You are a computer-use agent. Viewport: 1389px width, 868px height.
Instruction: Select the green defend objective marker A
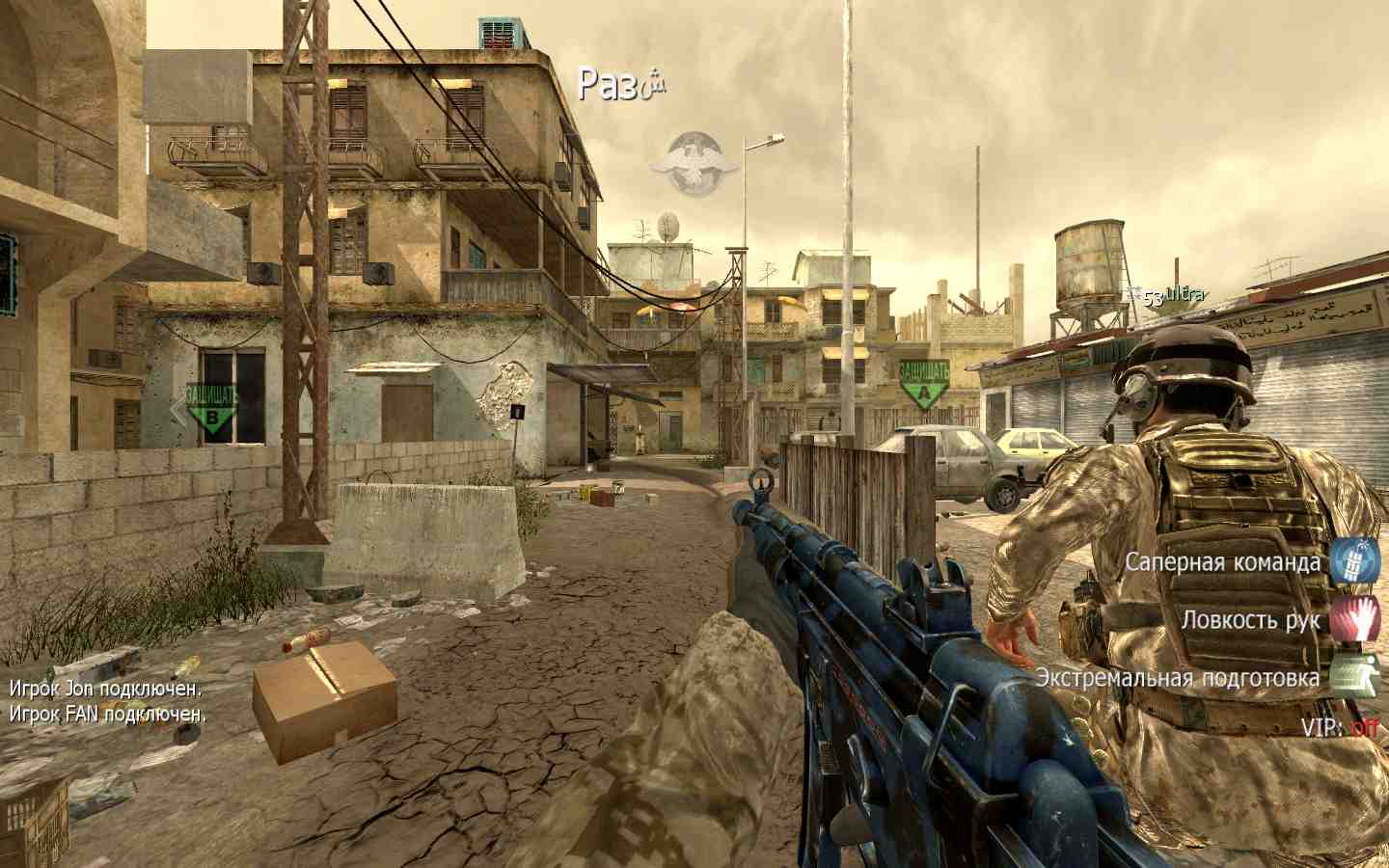click(924, 384)
